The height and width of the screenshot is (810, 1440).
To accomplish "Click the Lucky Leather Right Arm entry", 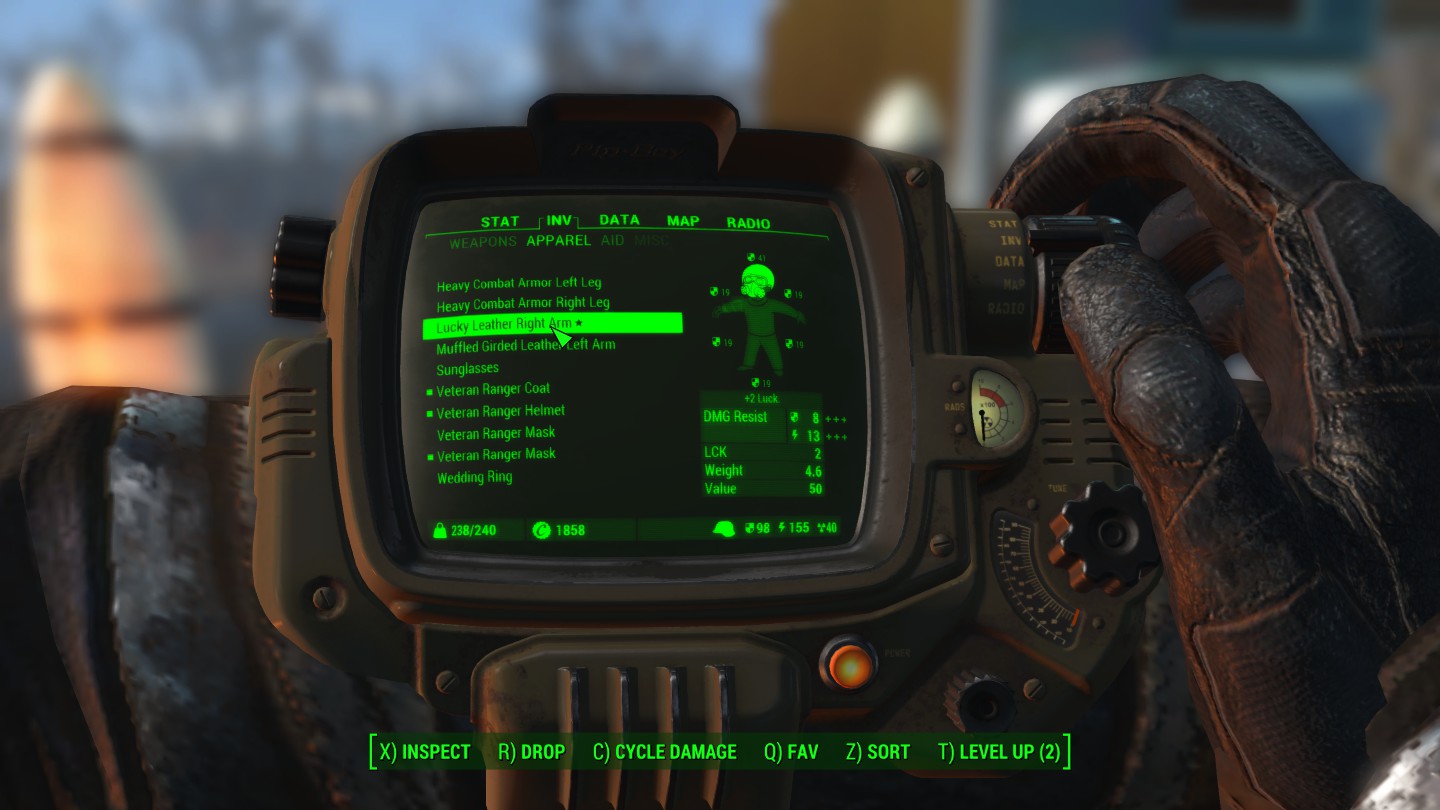I will click(505, 326).
